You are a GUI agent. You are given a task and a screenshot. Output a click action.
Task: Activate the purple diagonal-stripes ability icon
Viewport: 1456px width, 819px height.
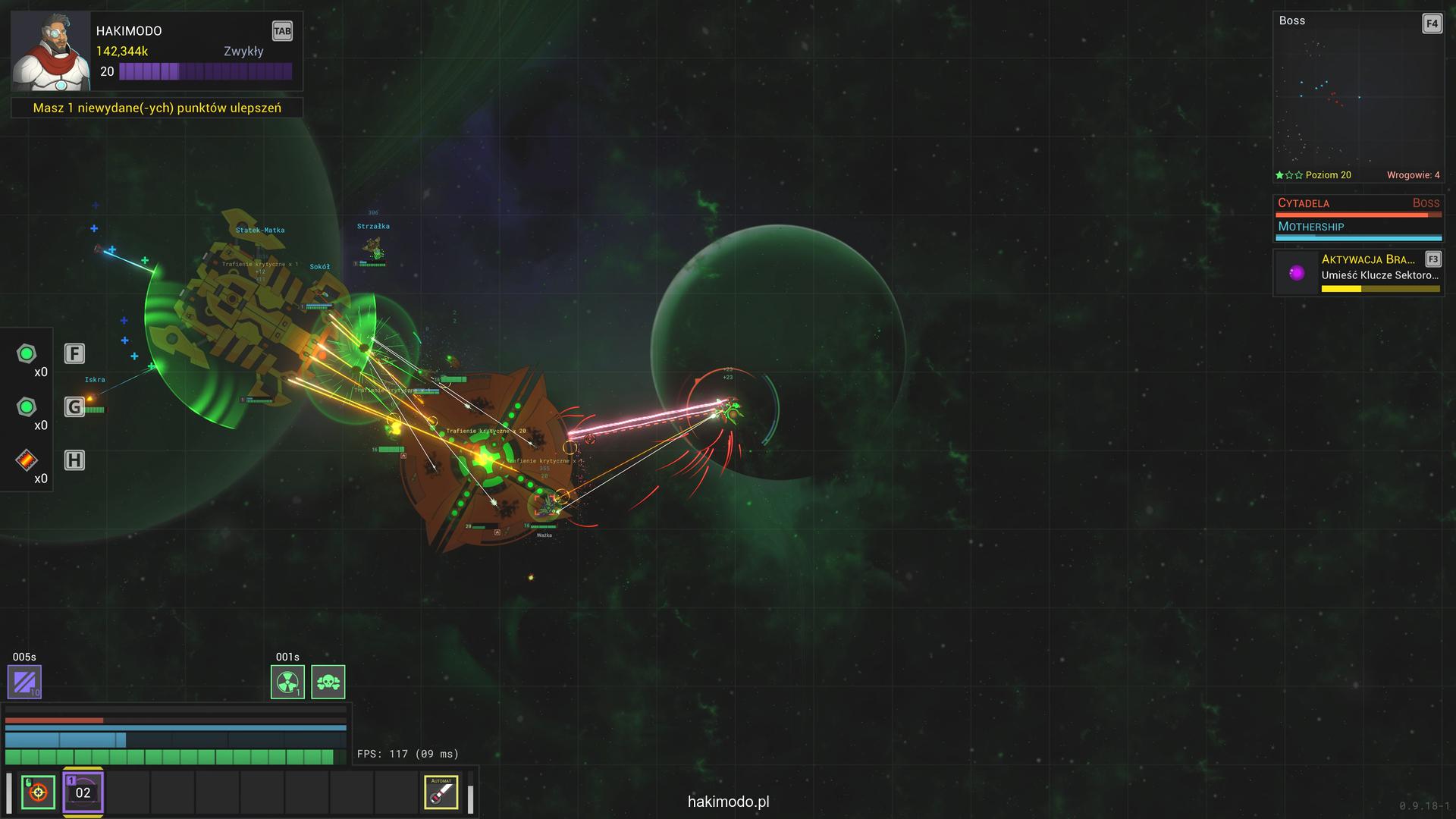[24, 681]
